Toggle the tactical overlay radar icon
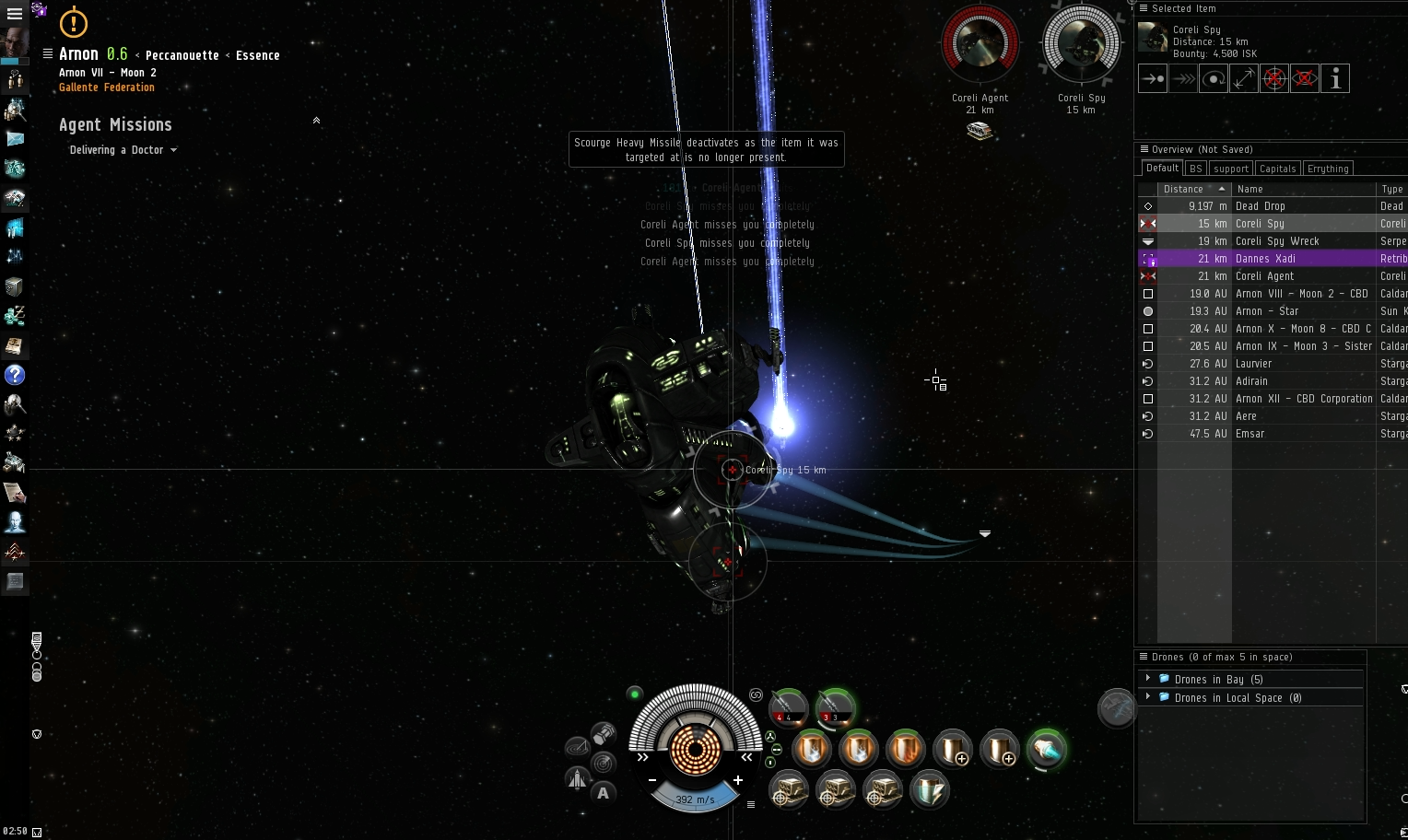 (604, 762)
